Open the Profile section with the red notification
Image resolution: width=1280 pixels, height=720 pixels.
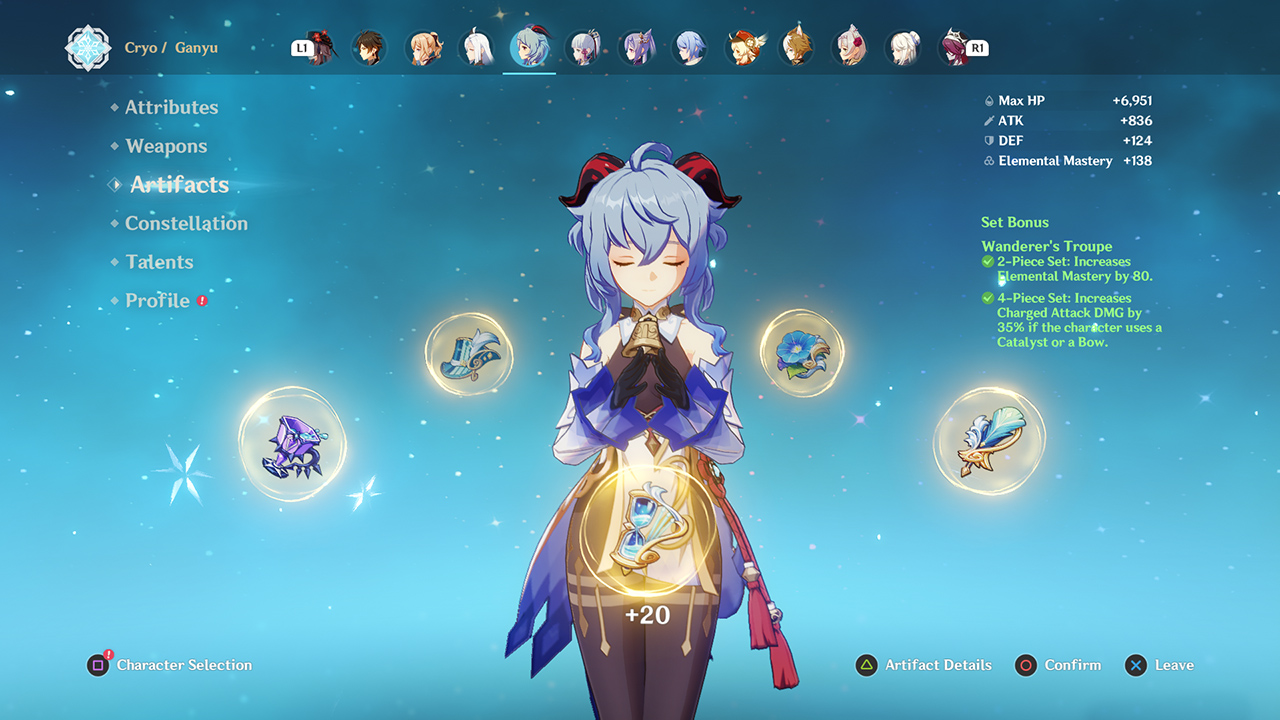click(158, 300)
